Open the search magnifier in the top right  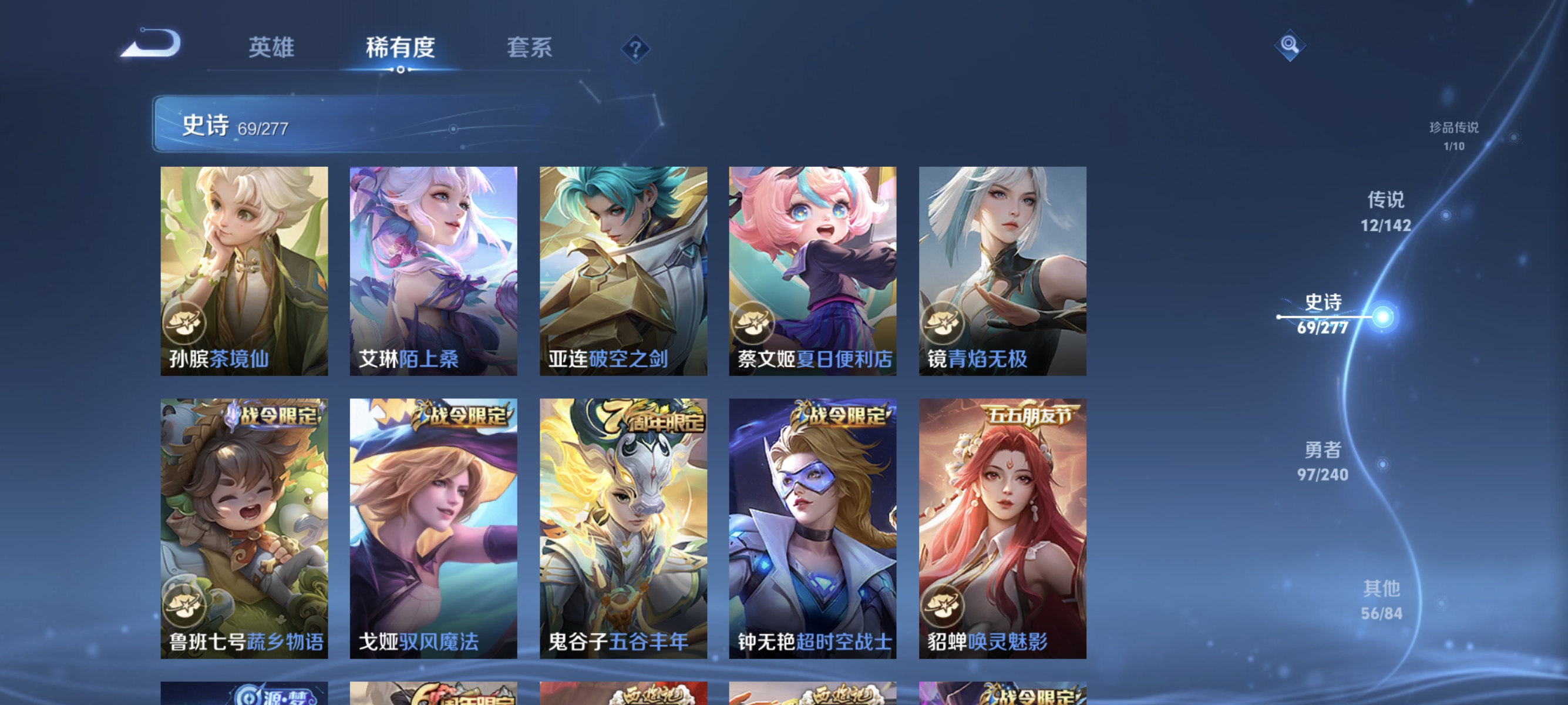tap(1291, 45)
